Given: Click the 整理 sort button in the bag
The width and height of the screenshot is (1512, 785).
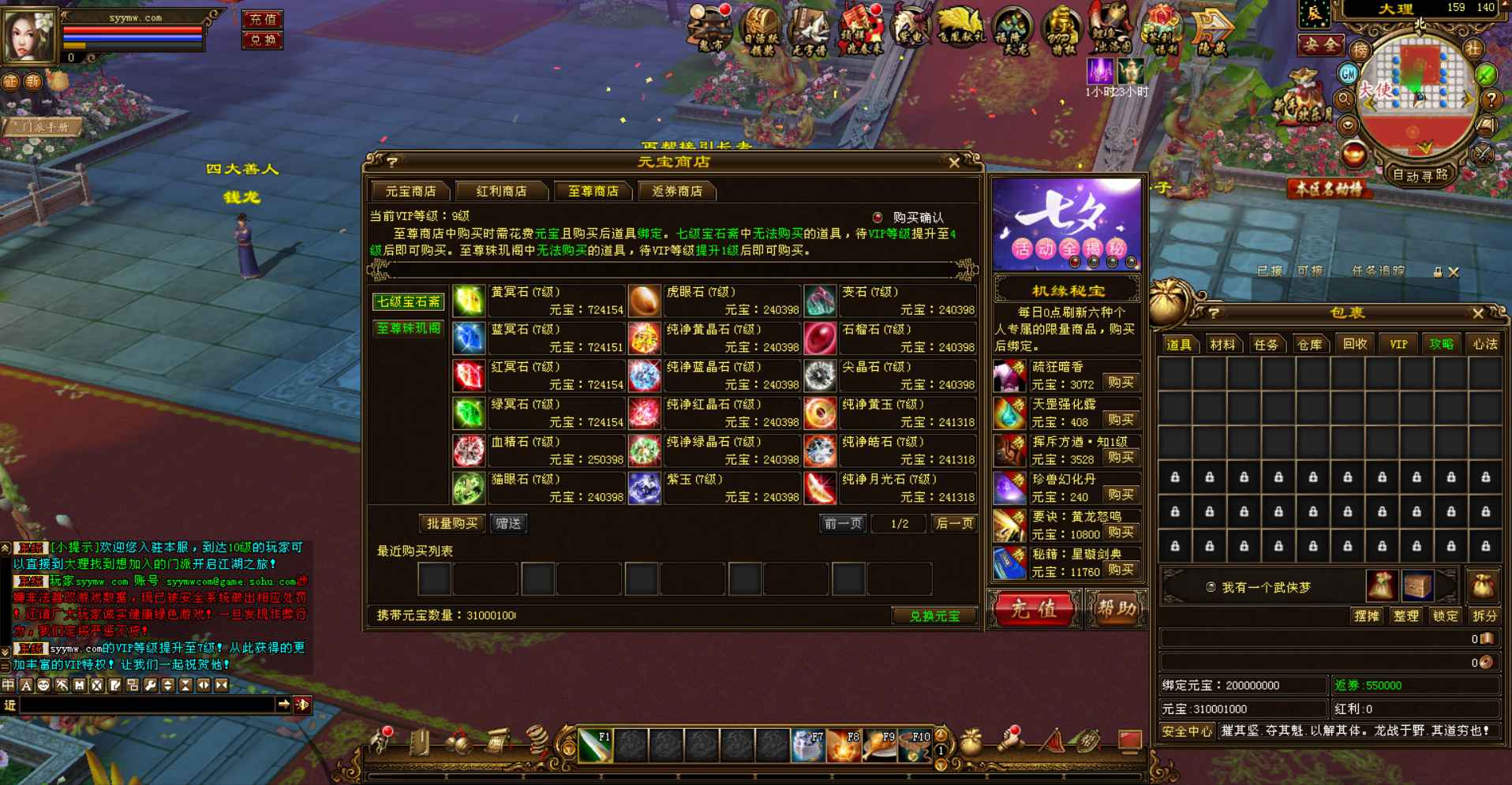Looking at the screenshot, I should [x=1406, y=616].
